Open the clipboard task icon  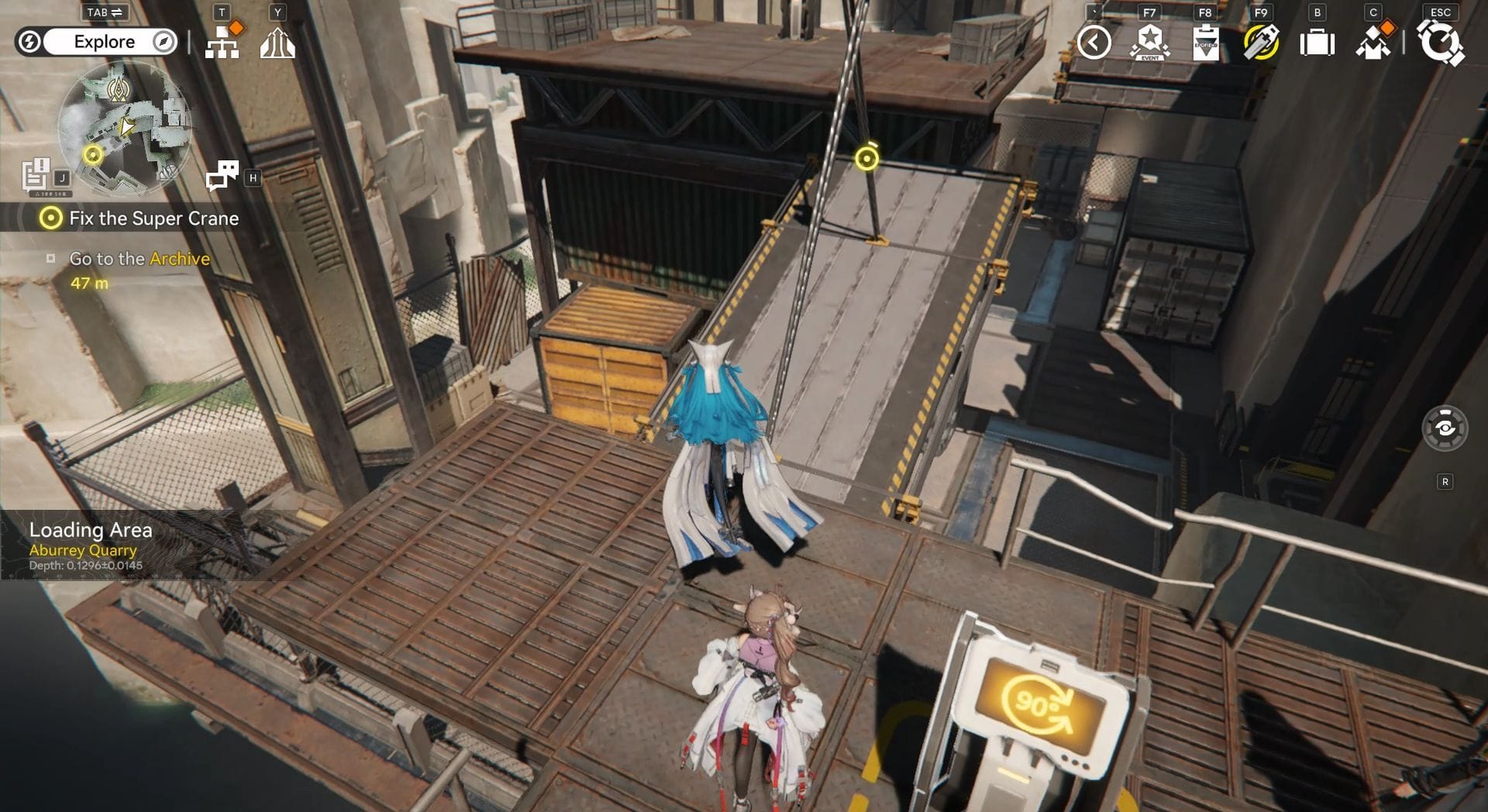1205,43
